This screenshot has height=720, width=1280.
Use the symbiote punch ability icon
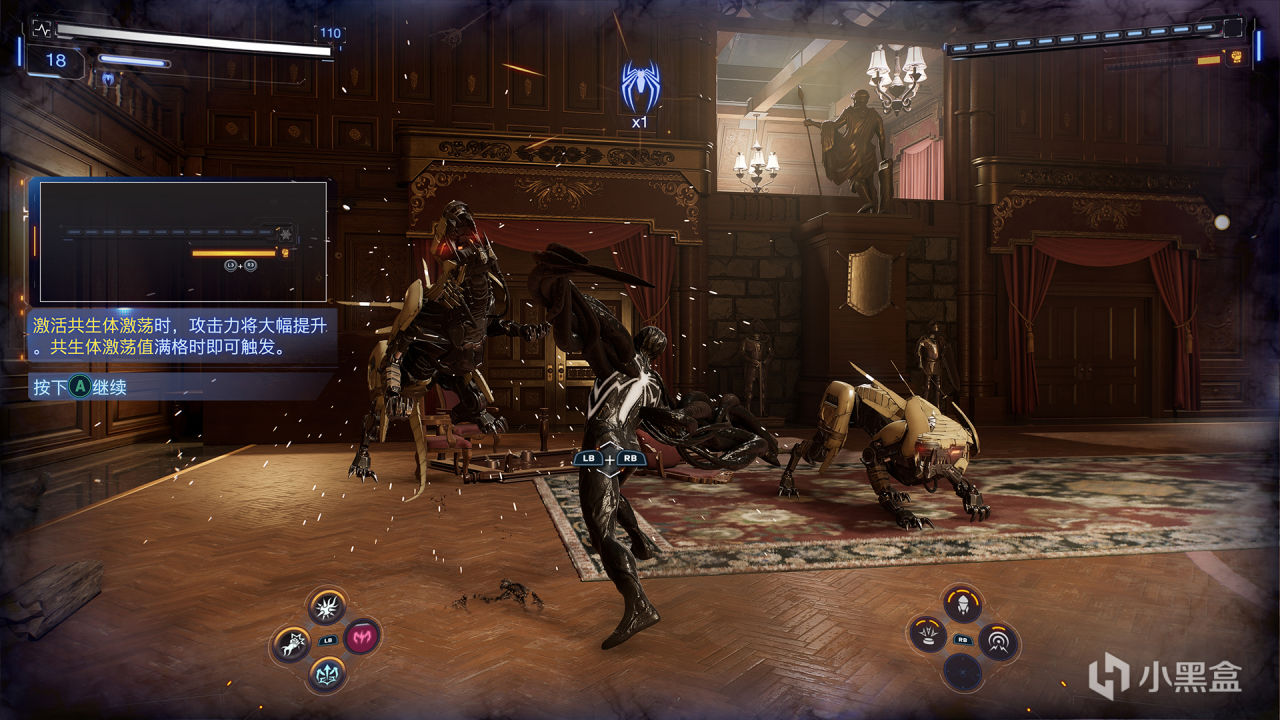293,643
